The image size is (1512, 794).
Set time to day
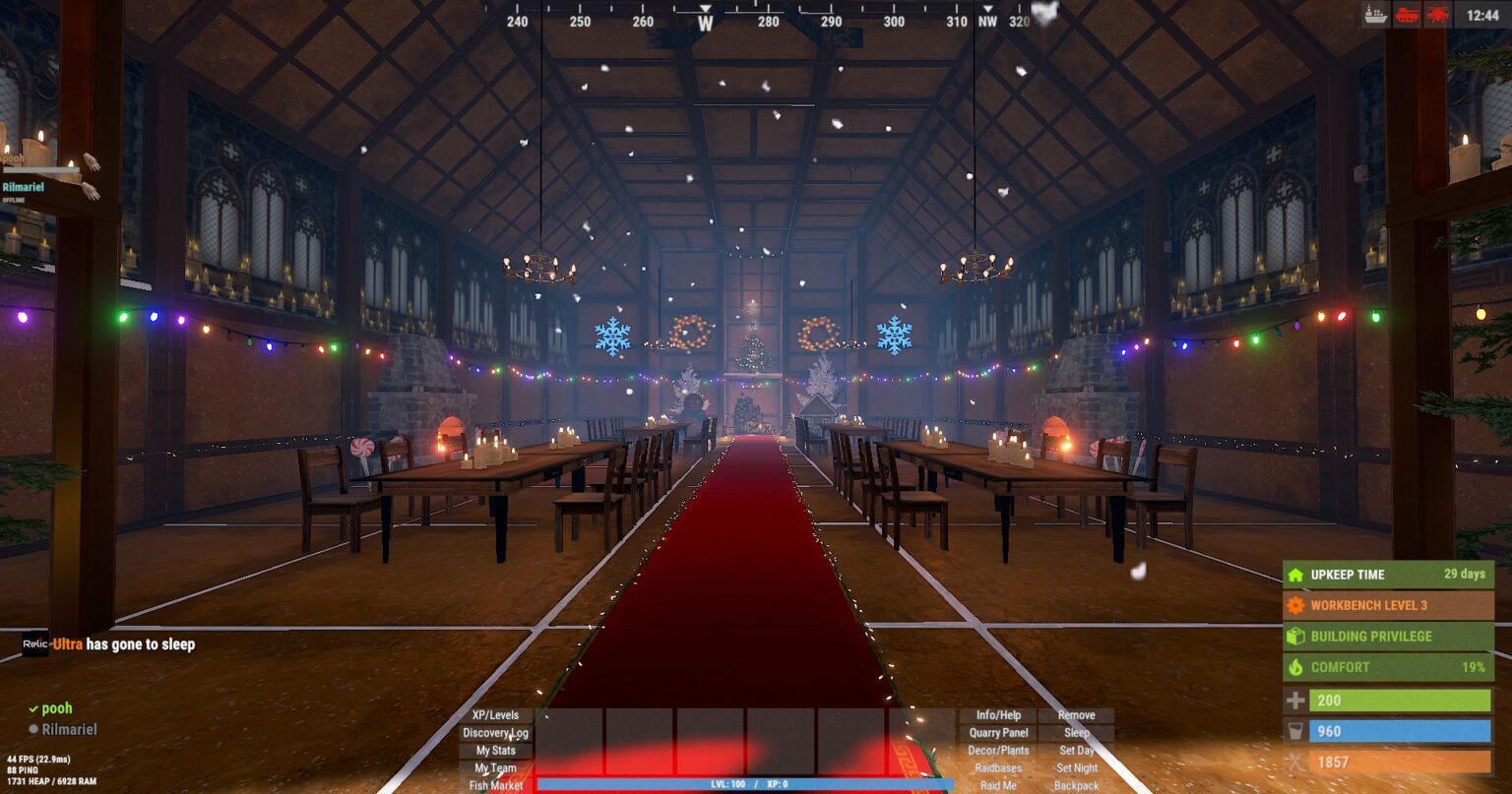pos(1076,751)
